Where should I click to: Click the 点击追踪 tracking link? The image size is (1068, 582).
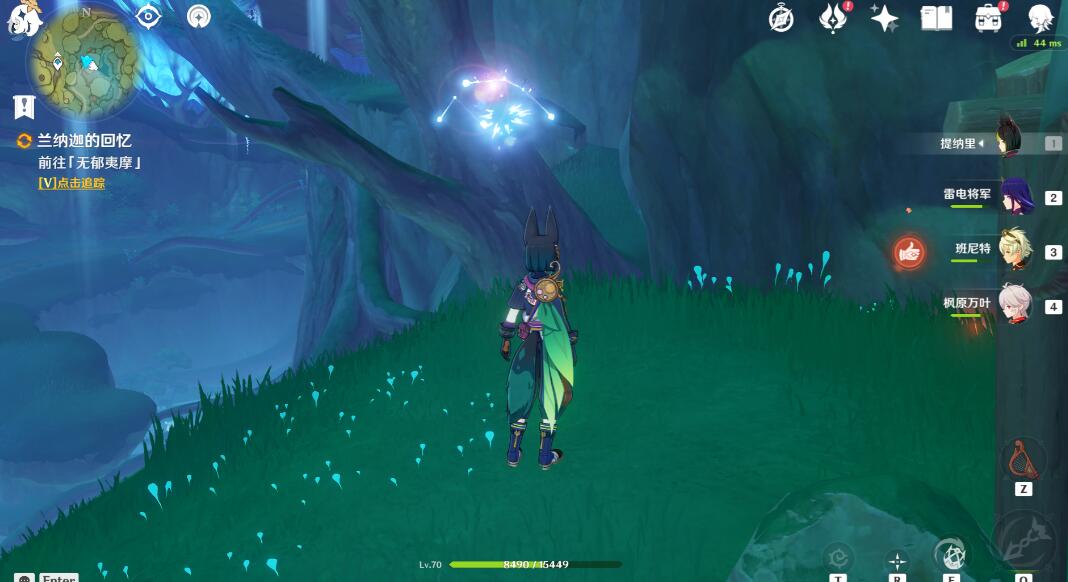(71, 183)
